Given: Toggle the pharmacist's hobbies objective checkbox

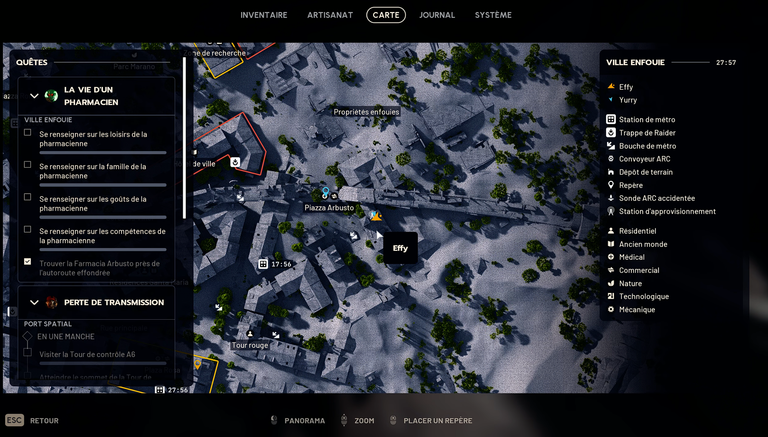Looking at the screenshot, I should pos(28,133).
